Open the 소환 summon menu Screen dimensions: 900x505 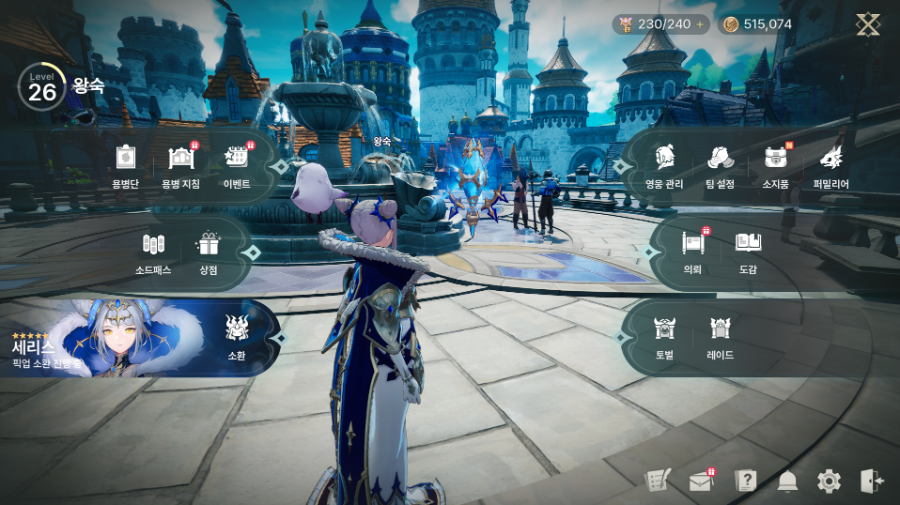(x=237, y=334)
